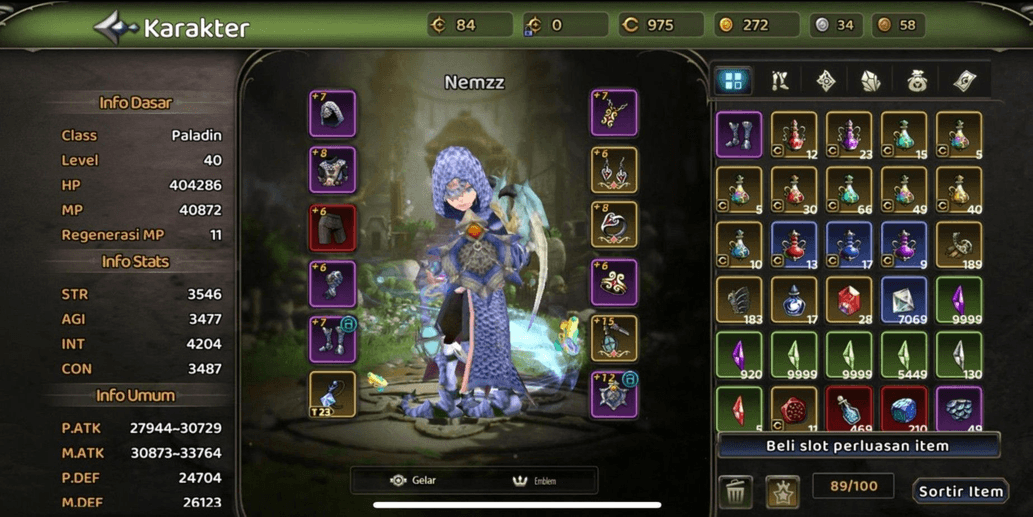This screenshot has width=1033, height=517.
Task: Click the star favorite button
Action: coord(782,490)
